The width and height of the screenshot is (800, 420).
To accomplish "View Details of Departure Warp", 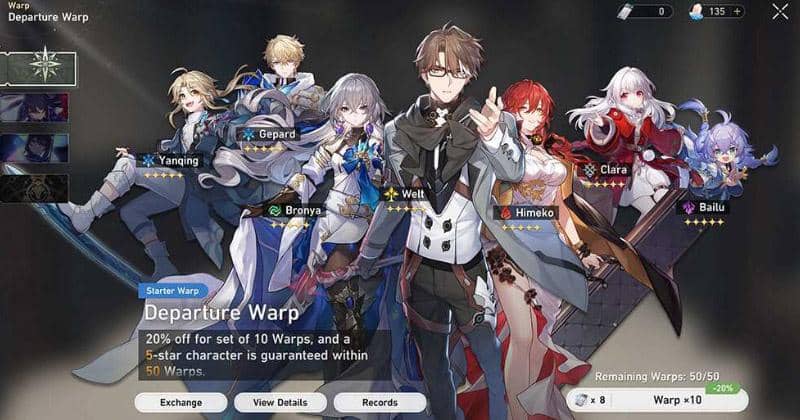I will click(280, 402).
